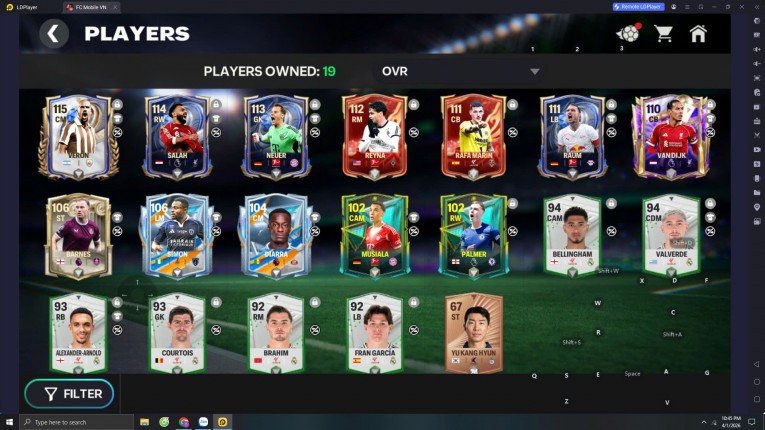Open the 111 Raum card
Screen dimensions: 765x430
tap(571, 137)
